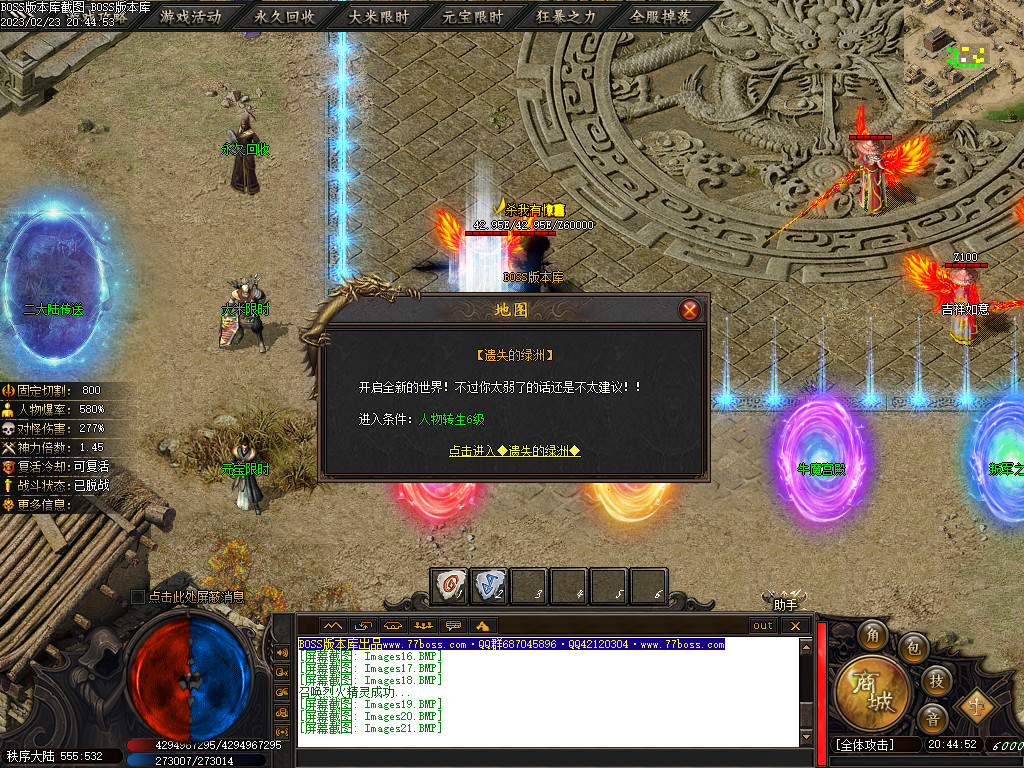Tick the 点击此处屏蔽消息 checkbox
Image resolution: width=1024 pixels, height=768 pixels.
click(x=138, y=597)
